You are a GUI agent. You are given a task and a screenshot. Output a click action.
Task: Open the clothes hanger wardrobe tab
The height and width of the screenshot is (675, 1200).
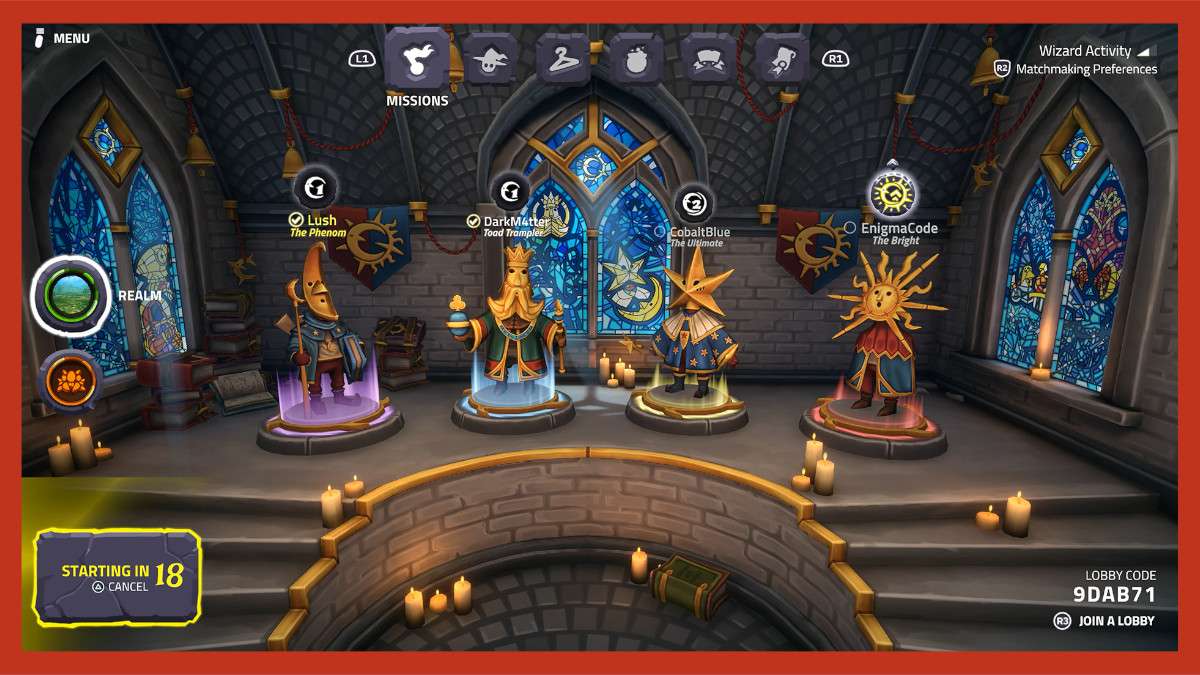[x=563, y=59]
